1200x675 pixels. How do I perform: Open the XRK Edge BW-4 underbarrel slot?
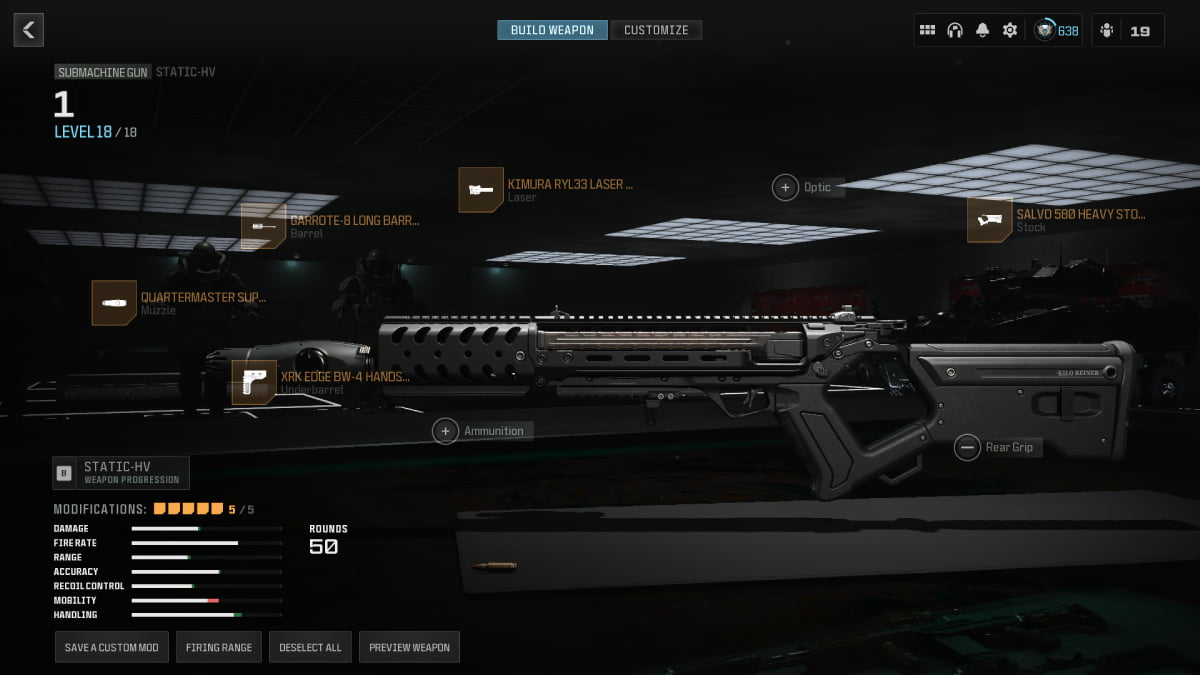point(254,382)
